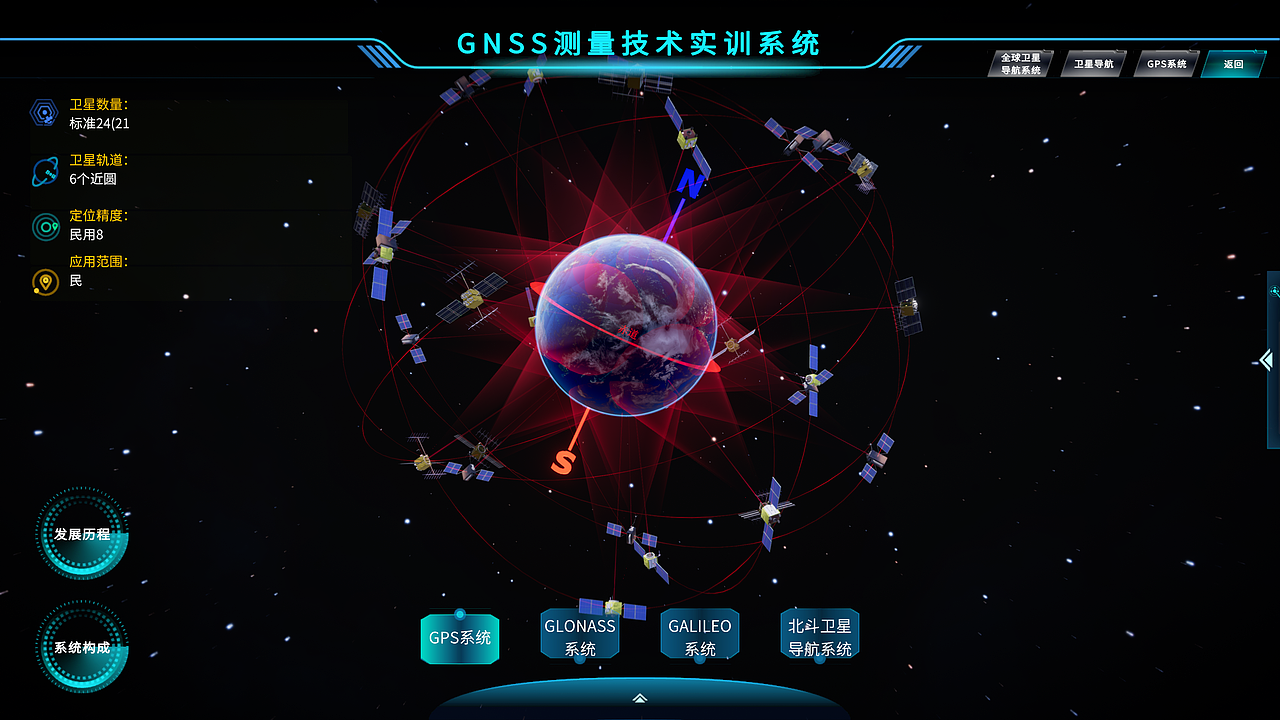This screenshot has width=1280, height=720.
Task: Click the Earth globe at center
Action: [x=628, y=323]
